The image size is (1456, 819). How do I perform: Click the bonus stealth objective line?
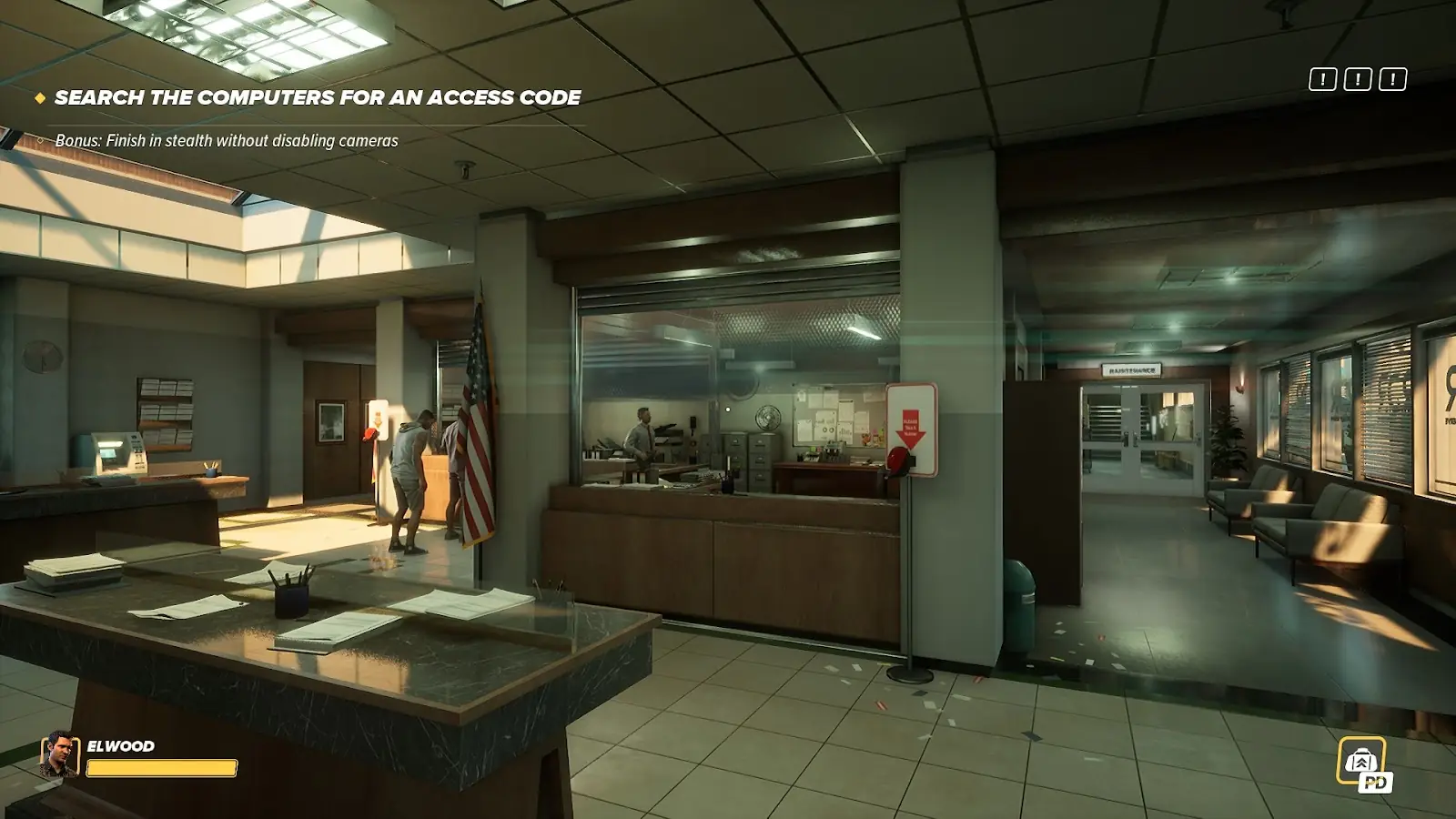227,141
